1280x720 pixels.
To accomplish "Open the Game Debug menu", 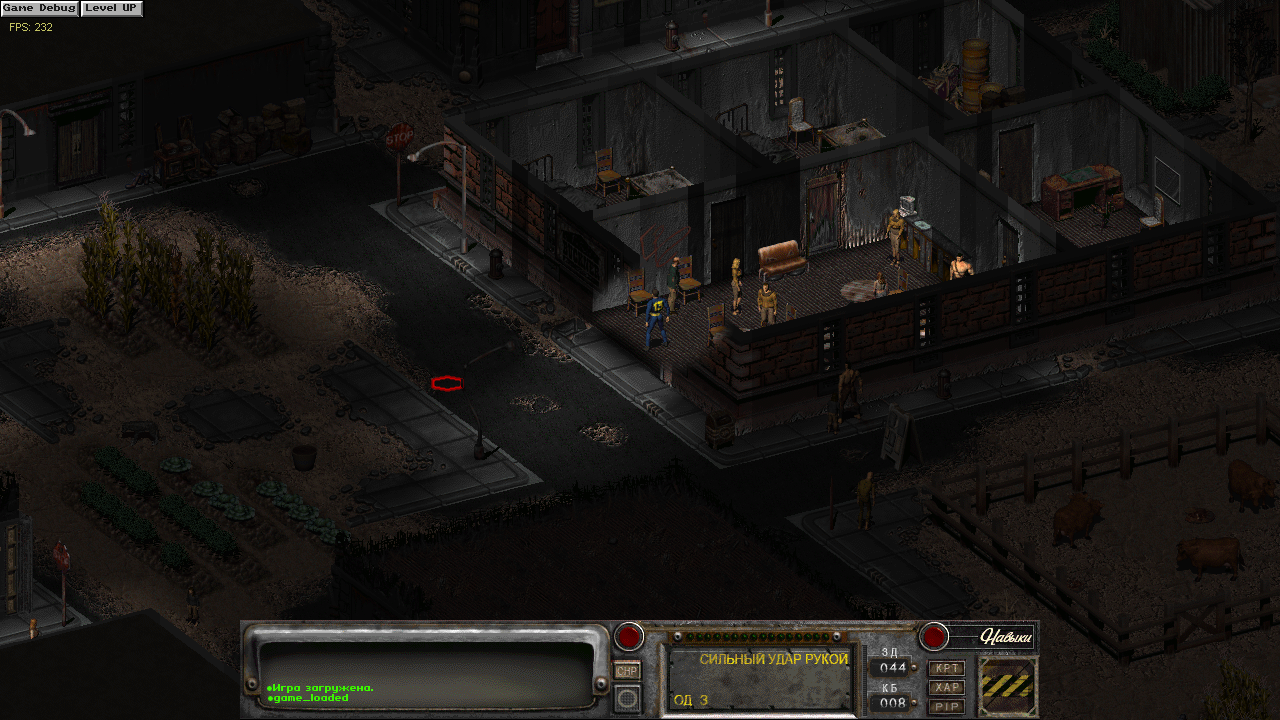I will (x=39, y=8).
